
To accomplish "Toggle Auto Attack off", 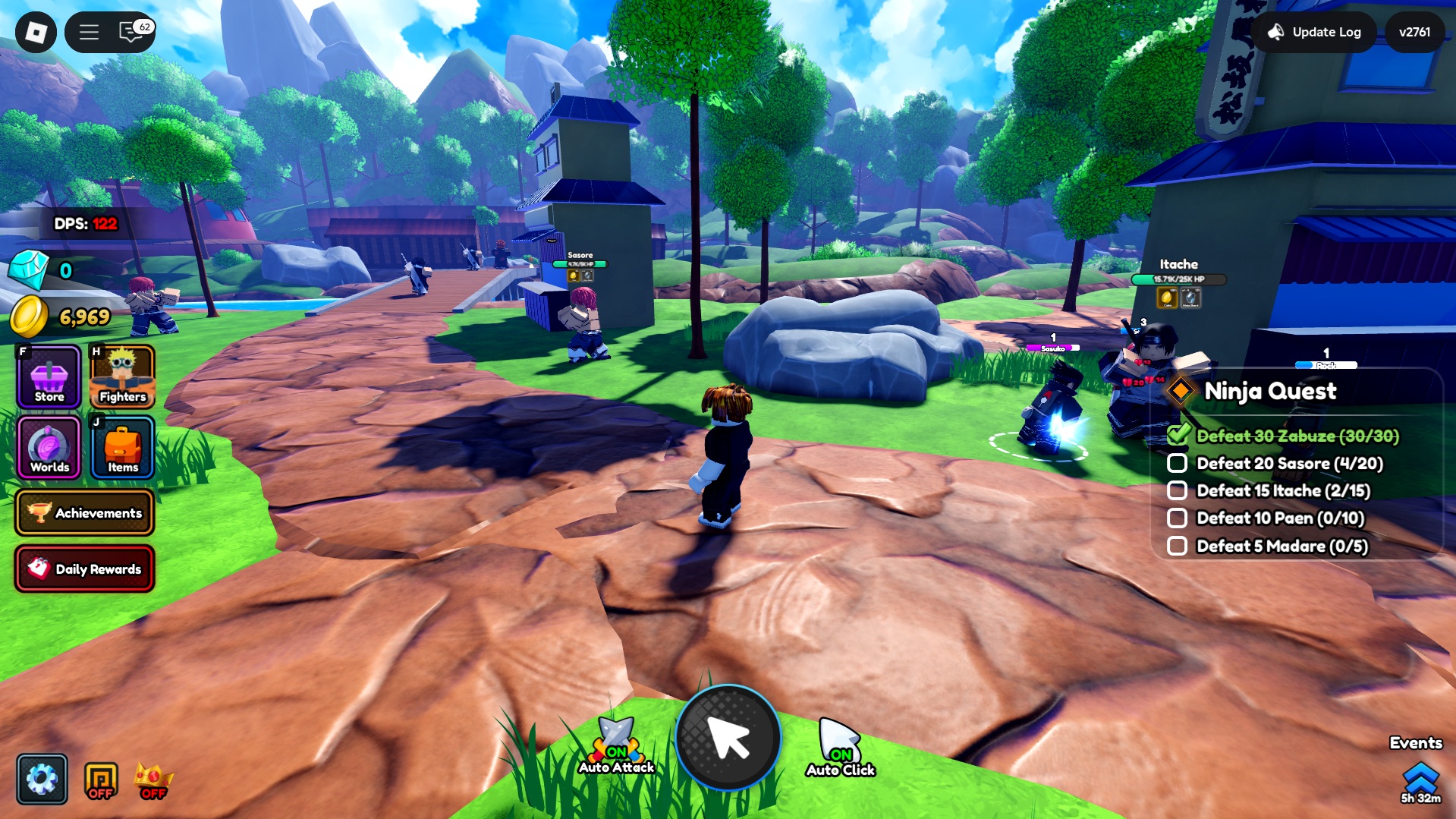I will click(x=616, y=747).
